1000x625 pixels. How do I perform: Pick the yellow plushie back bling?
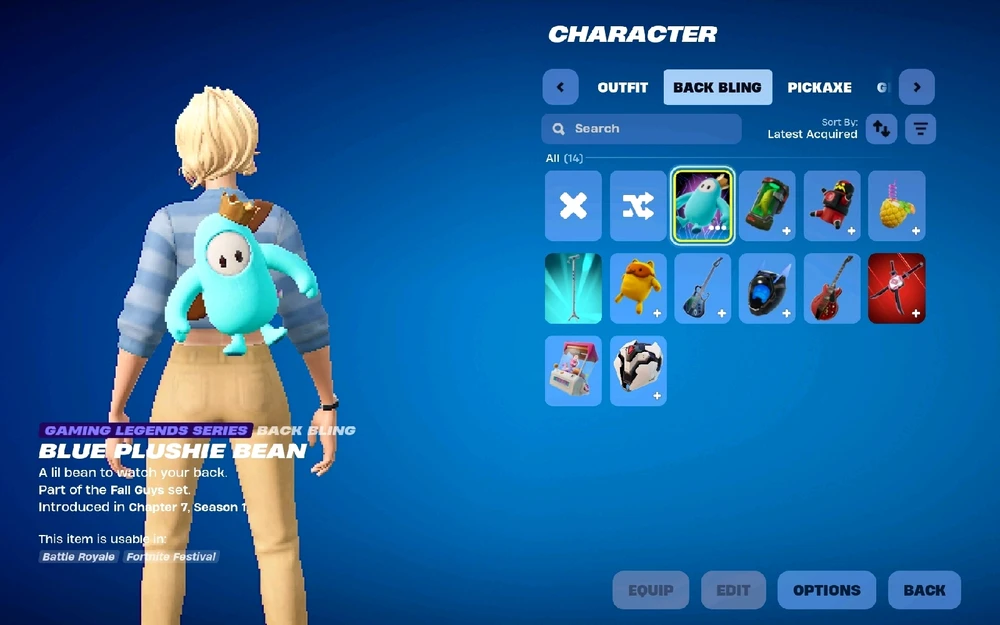click(638, 288)
